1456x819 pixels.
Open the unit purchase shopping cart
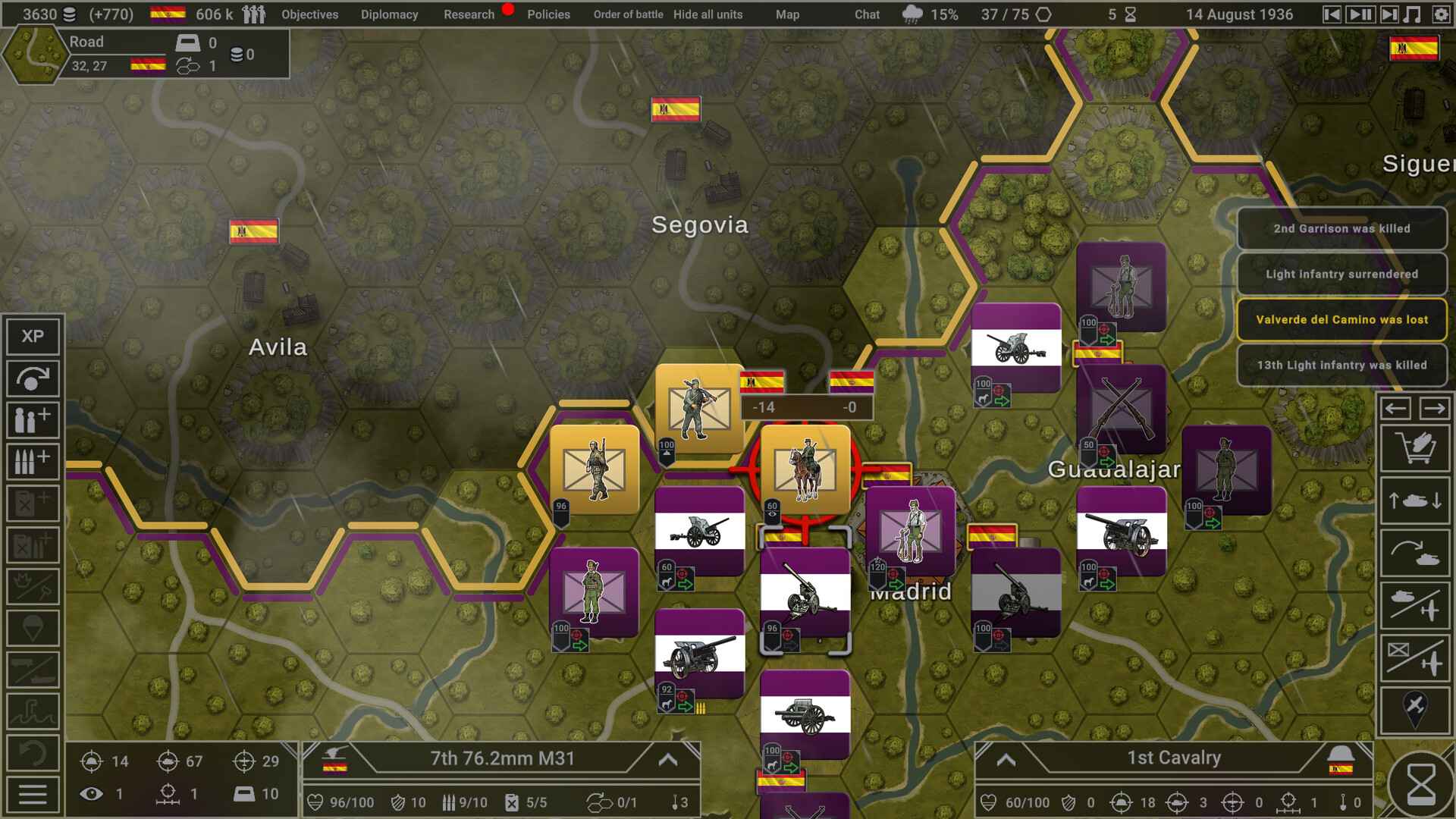1418,447
